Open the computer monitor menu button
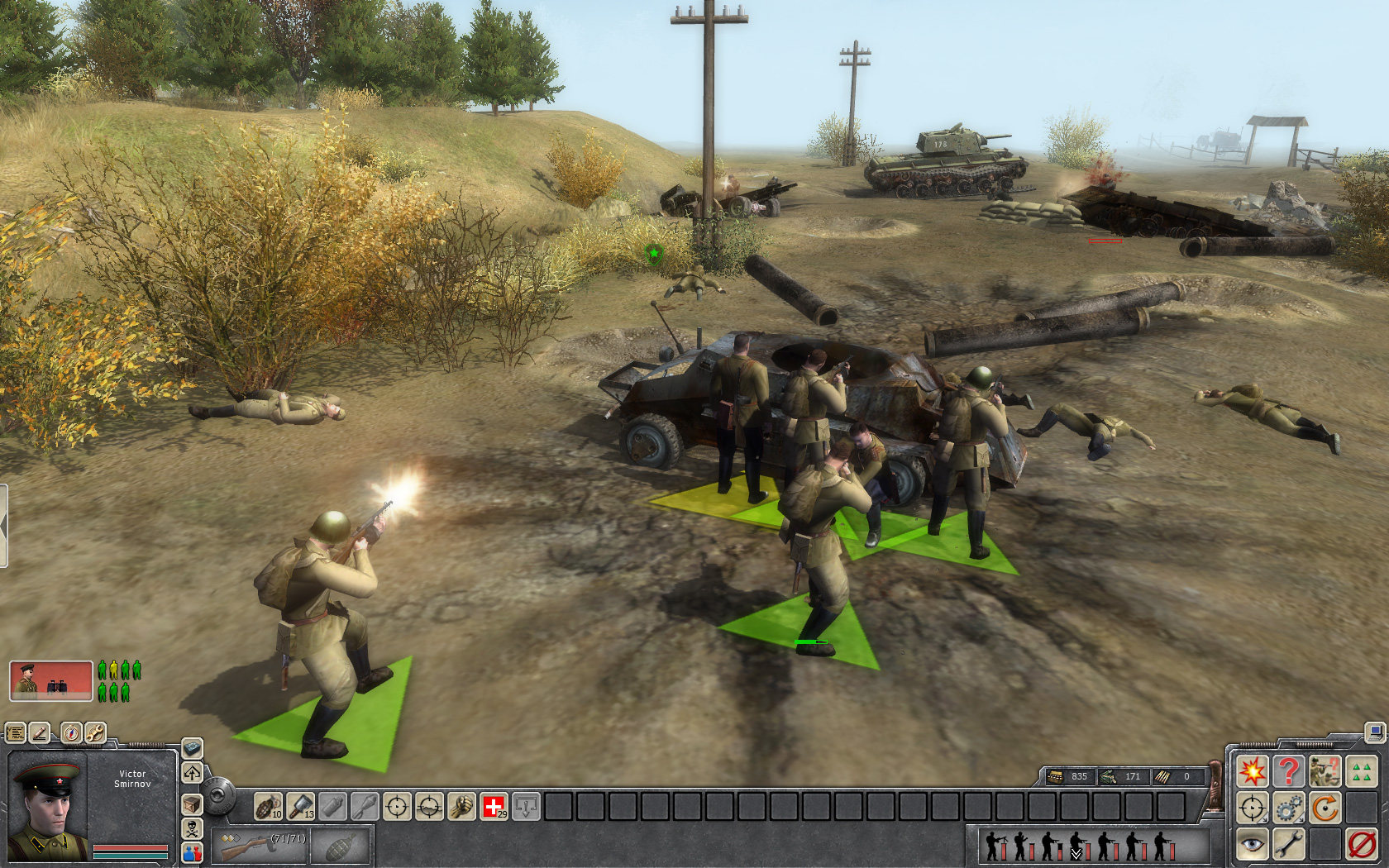 [x=1375, y=732]
